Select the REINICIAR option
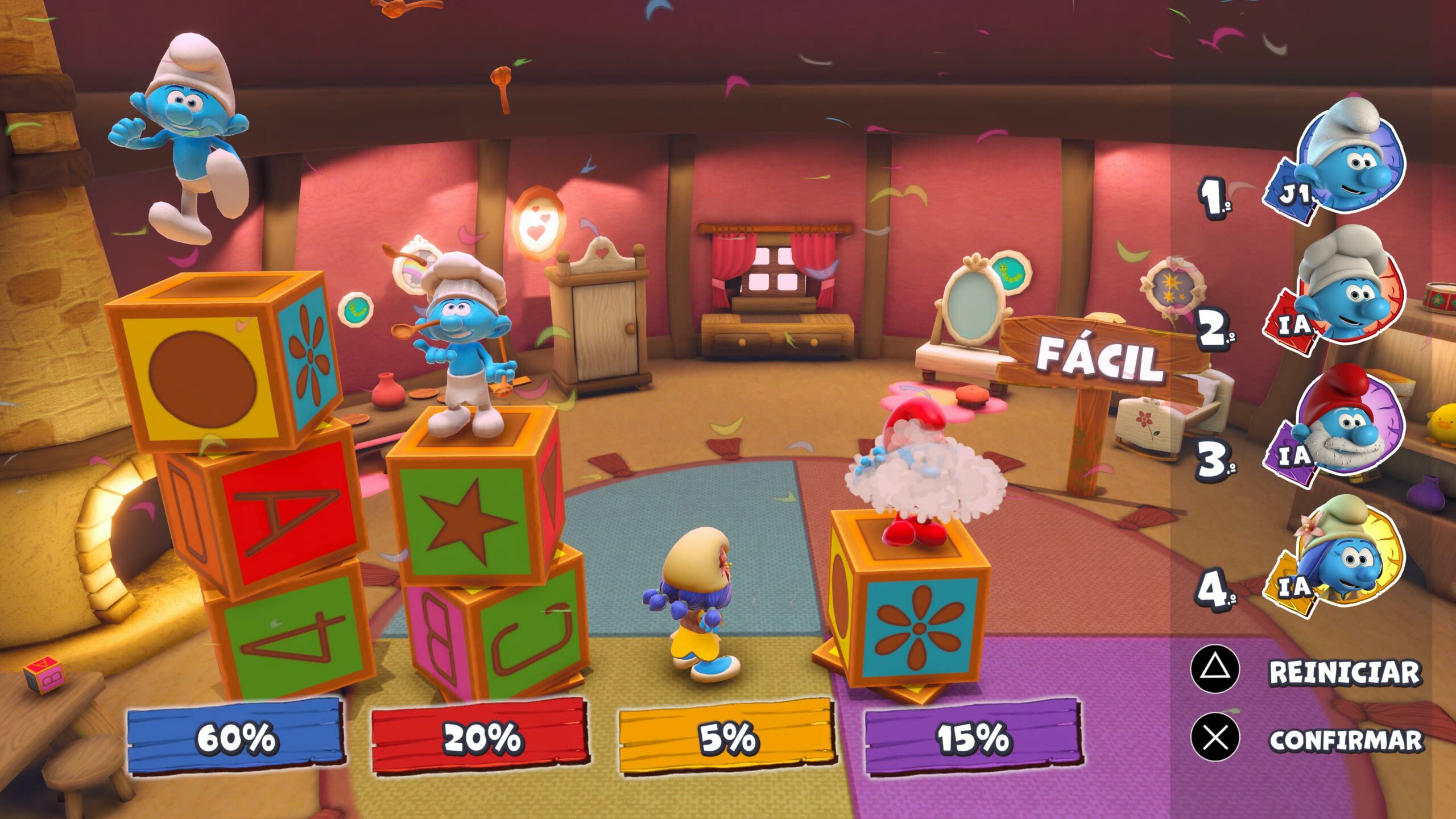This screenshot has height=819, width=1456. coord(1343,672)
